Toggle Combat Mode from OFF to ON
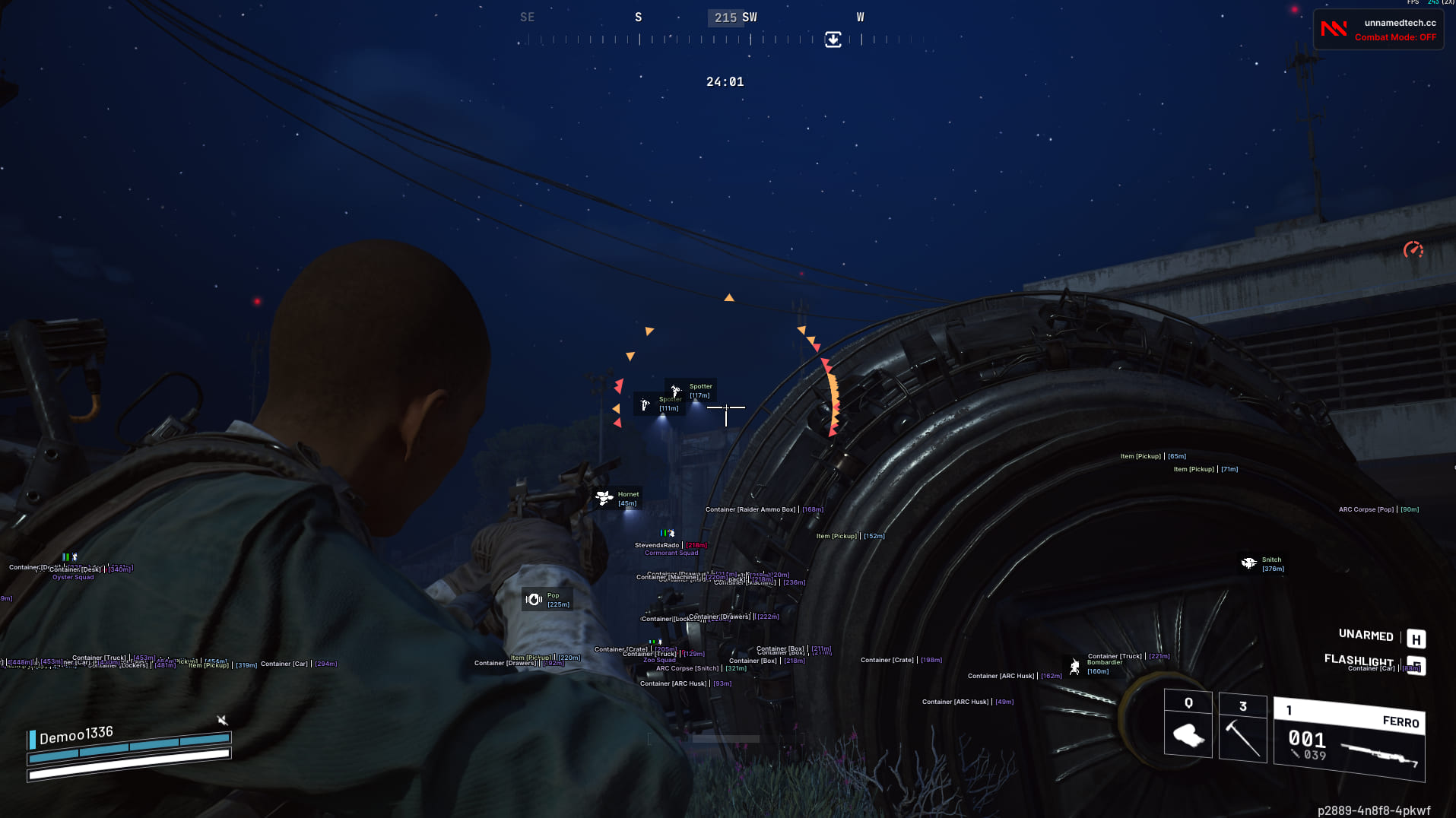 pos(1397,37)
